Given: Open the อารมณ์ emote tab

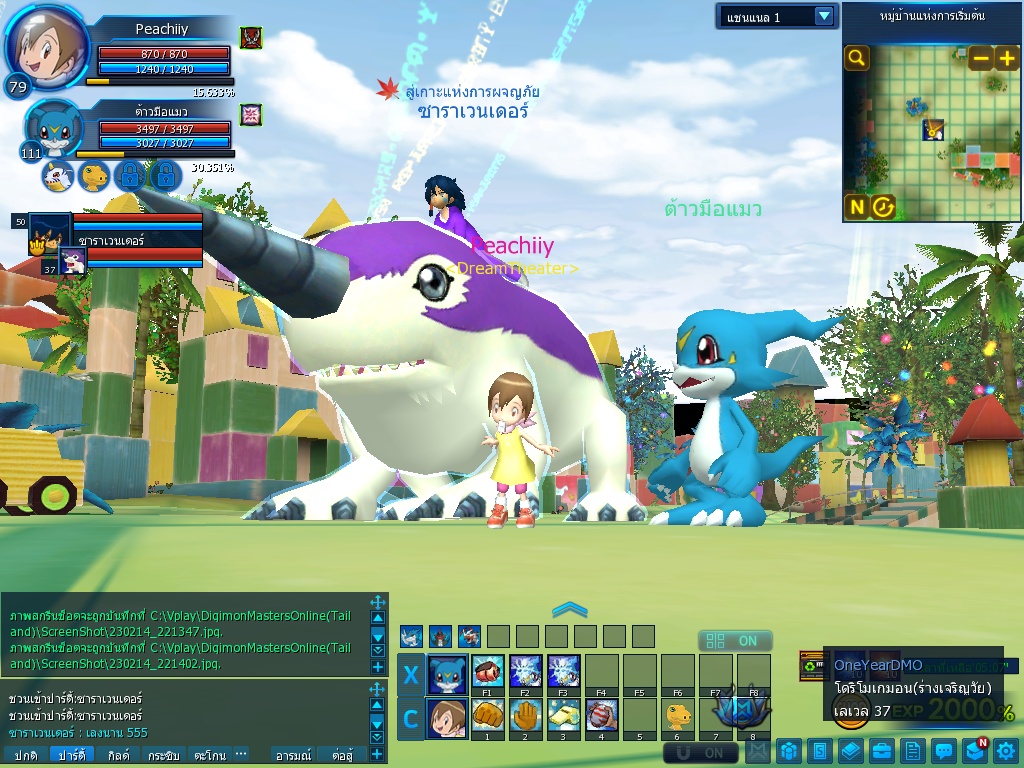Looking at the screenshot, I should [293, 755].
